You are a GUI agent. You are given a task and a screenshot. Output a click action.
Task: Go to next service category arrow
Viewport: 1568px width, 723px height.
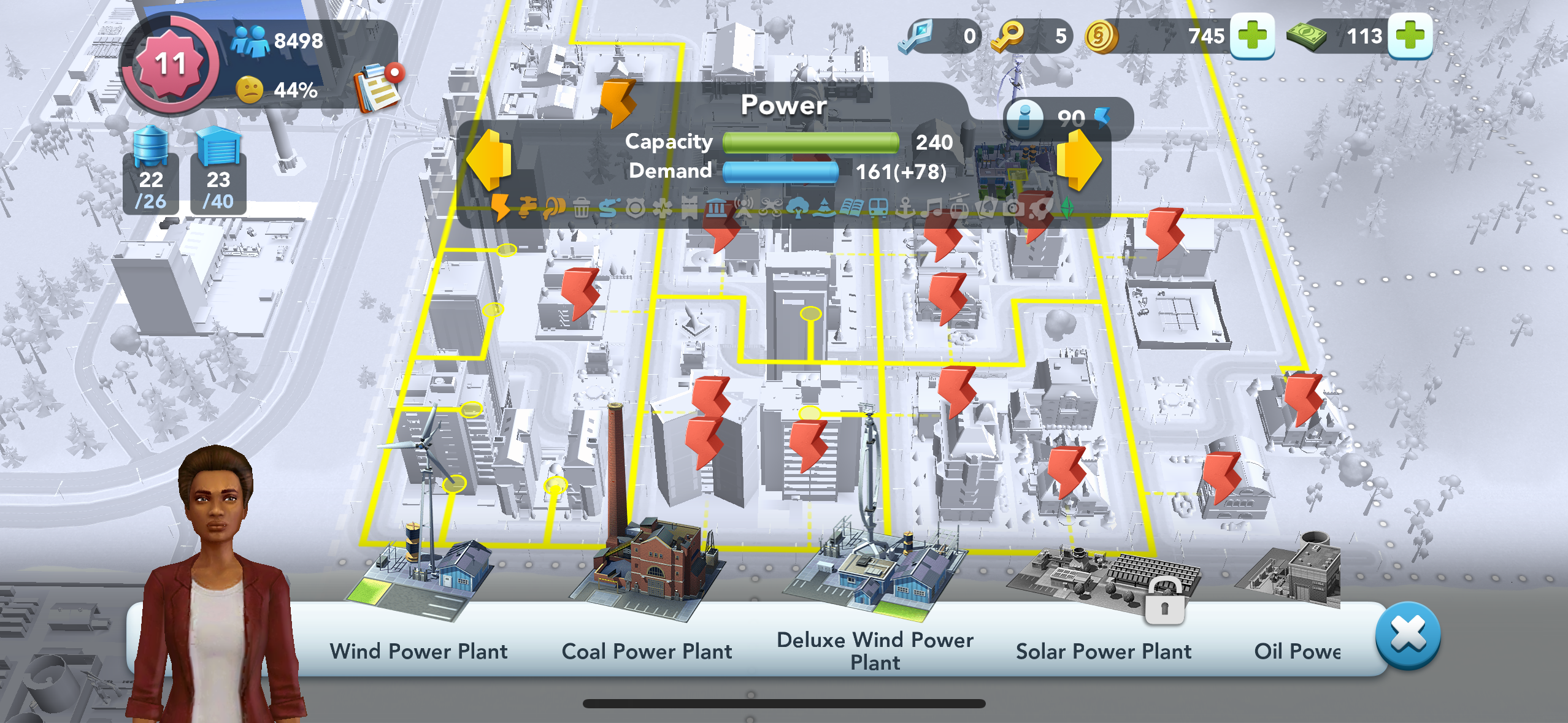point(1079,159)
